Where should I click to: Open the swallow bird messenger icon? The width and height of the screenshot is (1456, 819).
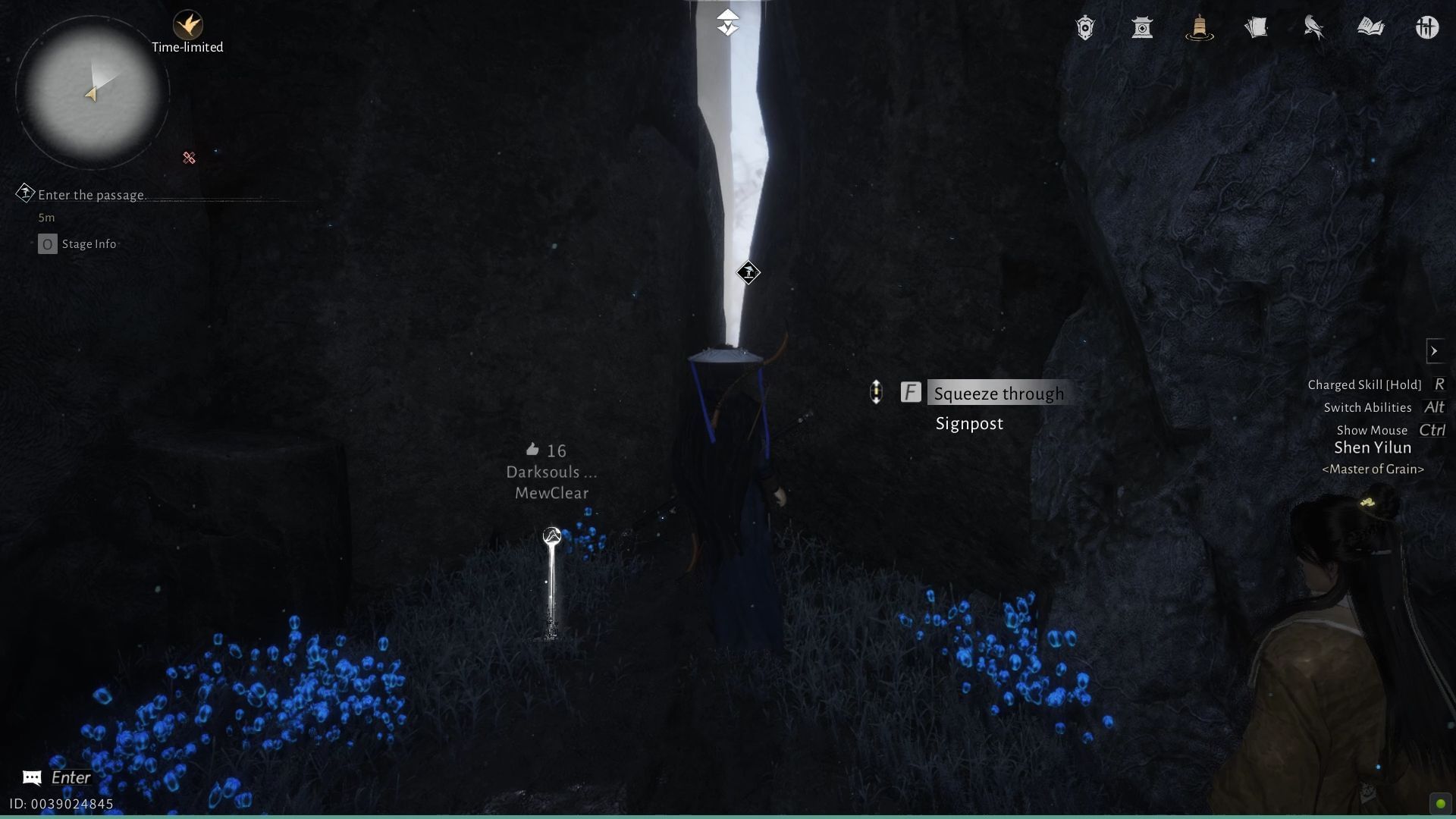[1313, 27]
